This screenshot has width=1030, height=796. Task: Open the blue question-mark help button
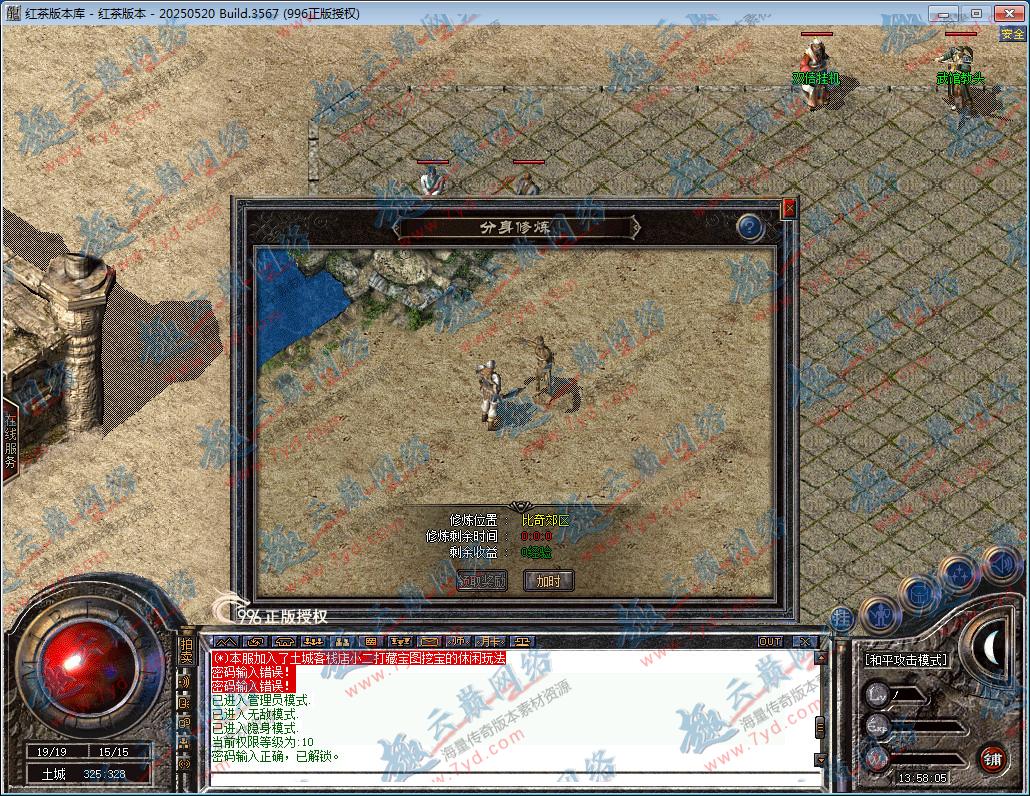point(750,228)
